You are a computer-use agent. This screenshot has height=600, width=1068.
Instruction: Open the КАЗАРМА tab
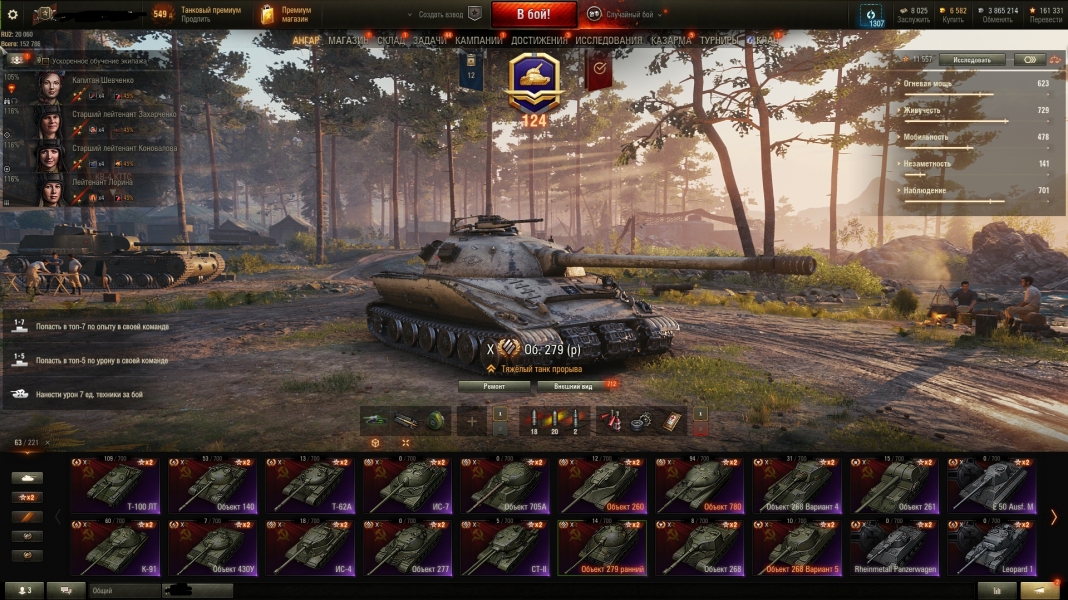click(670, 40)
